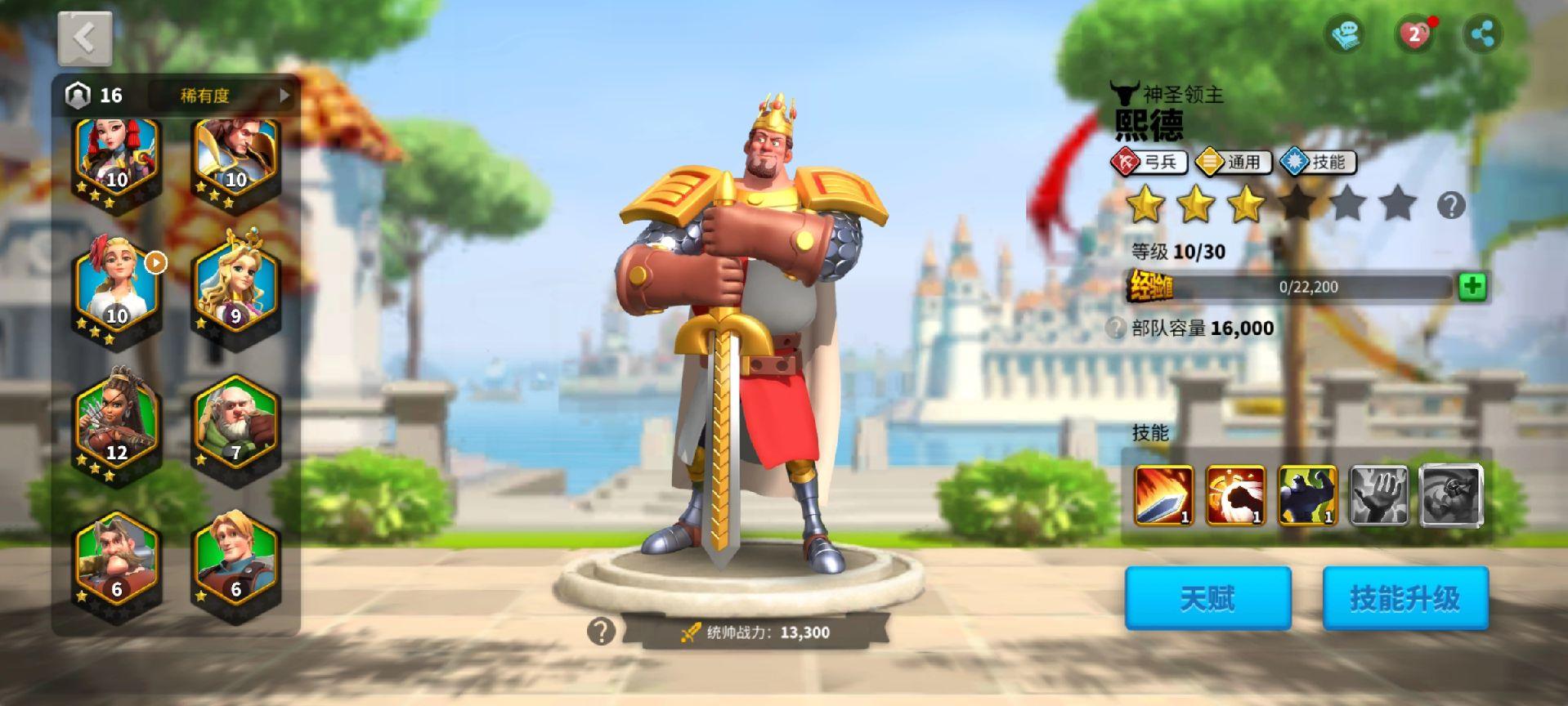Image resolution: width=1568 pixels, height=706 pixels.
Task: Select the flaming sword skill icon
Action: 1163,495
